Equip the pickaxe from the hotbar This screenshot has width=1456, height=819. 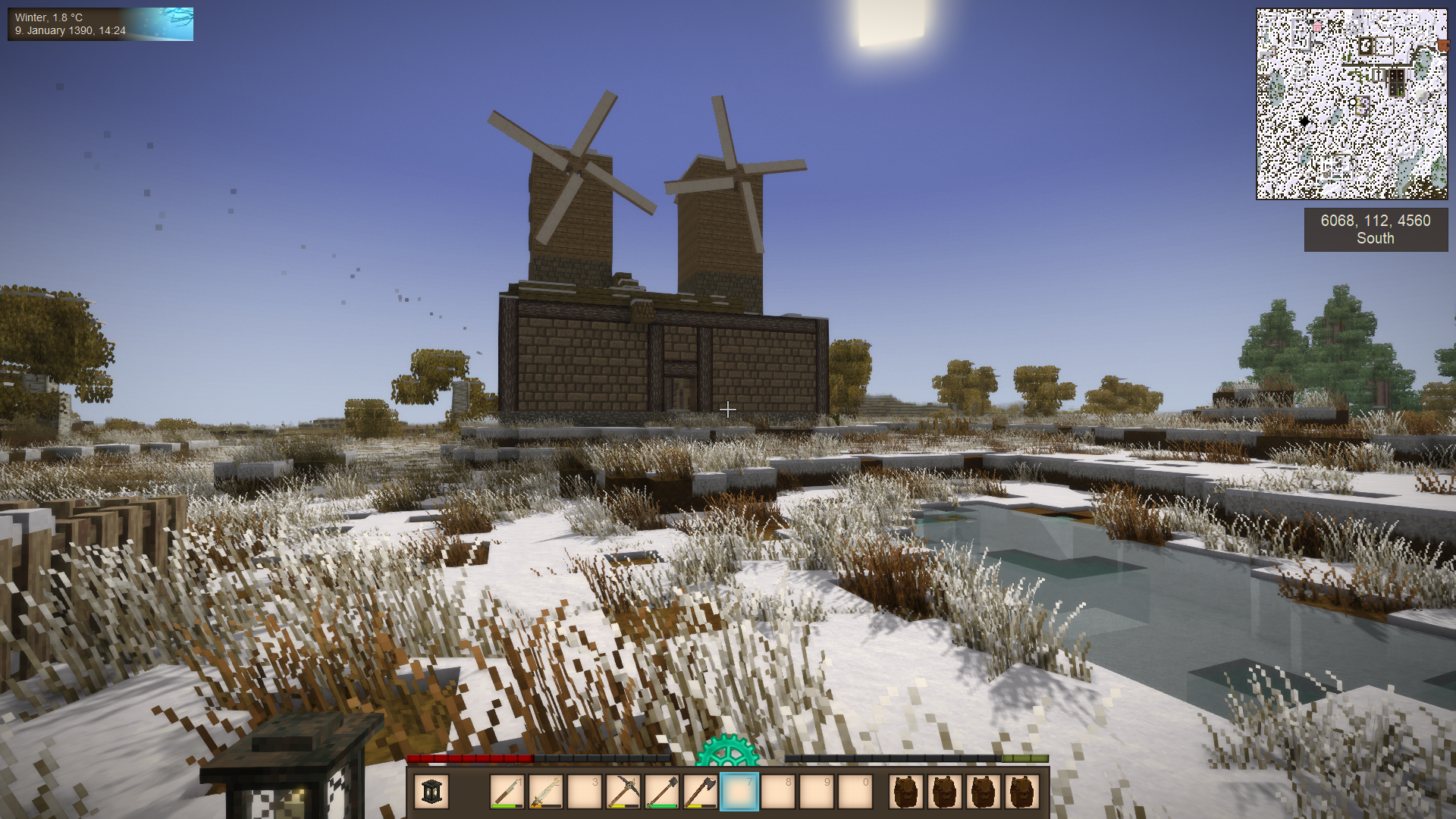coord(623,792)
